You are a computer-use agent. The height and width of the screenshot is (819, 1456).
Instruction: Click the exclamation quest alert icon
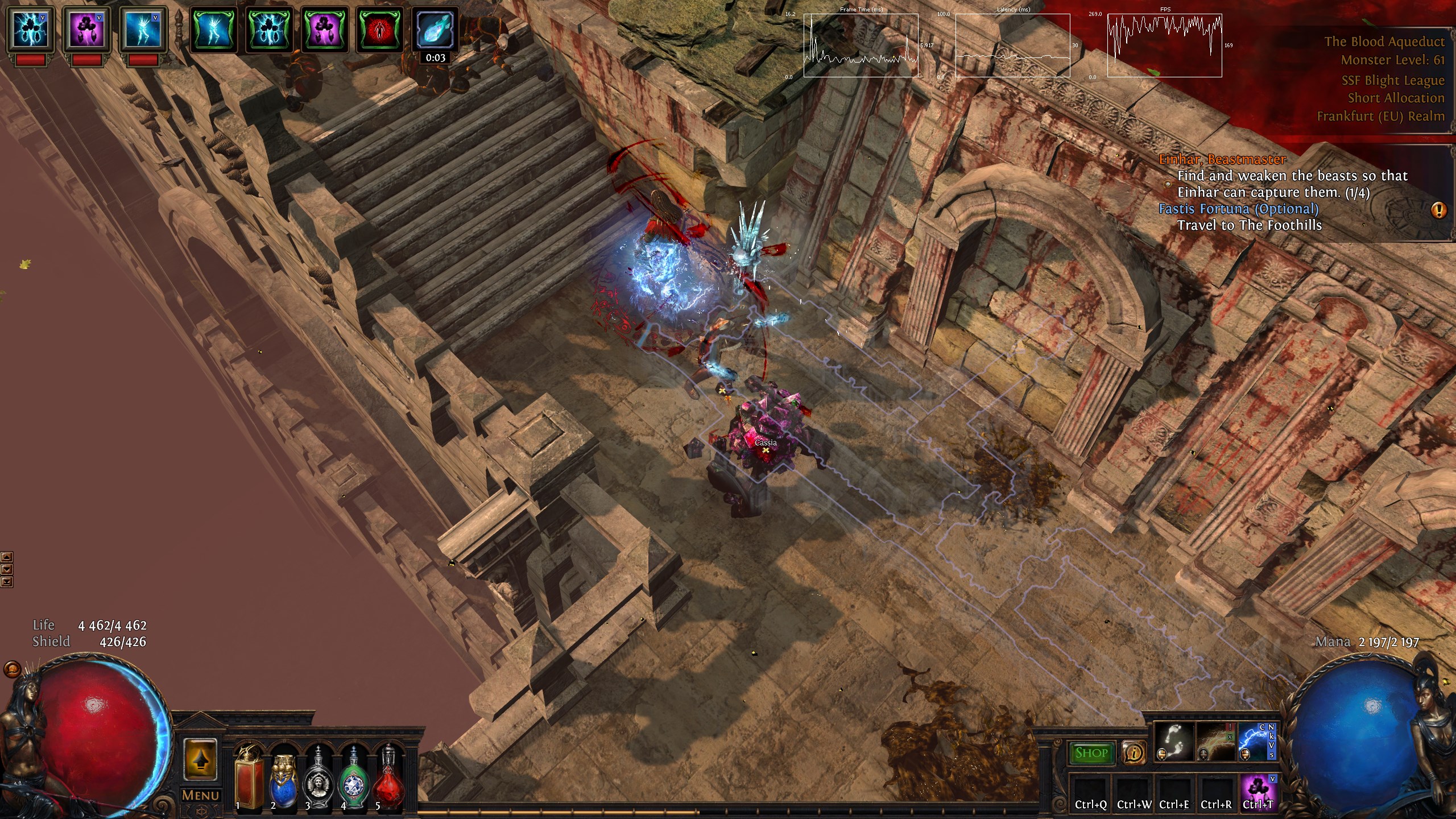click(x=1439, y=210)
